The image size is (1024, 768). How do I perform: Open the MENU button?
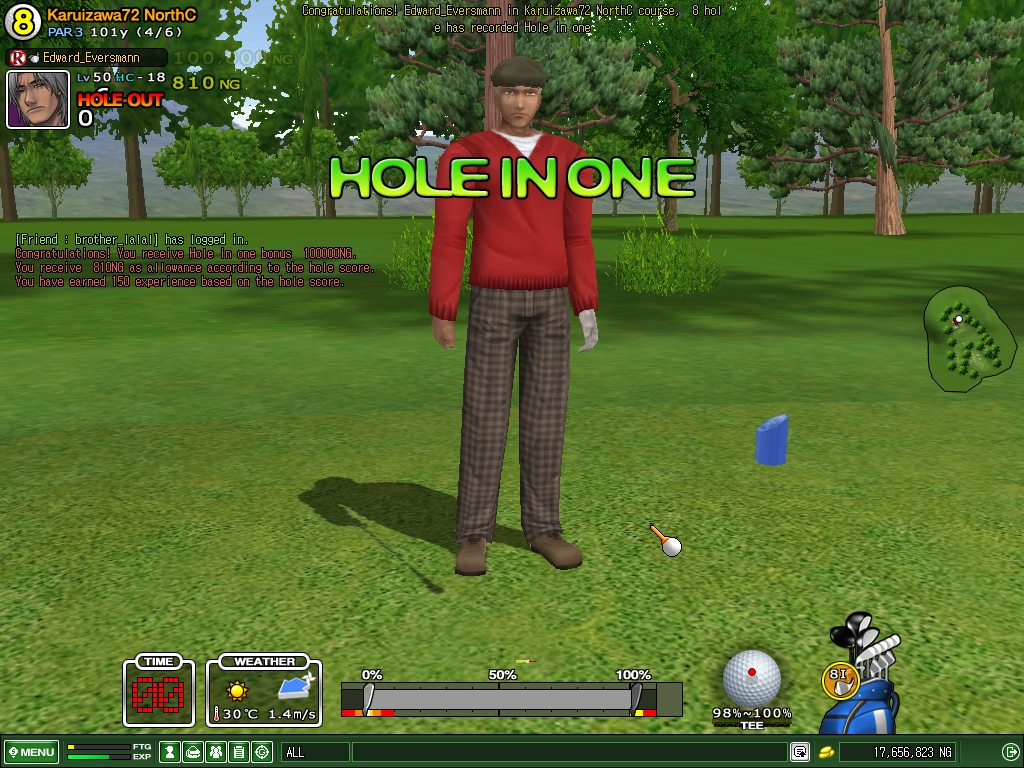[x=31, y=752]
